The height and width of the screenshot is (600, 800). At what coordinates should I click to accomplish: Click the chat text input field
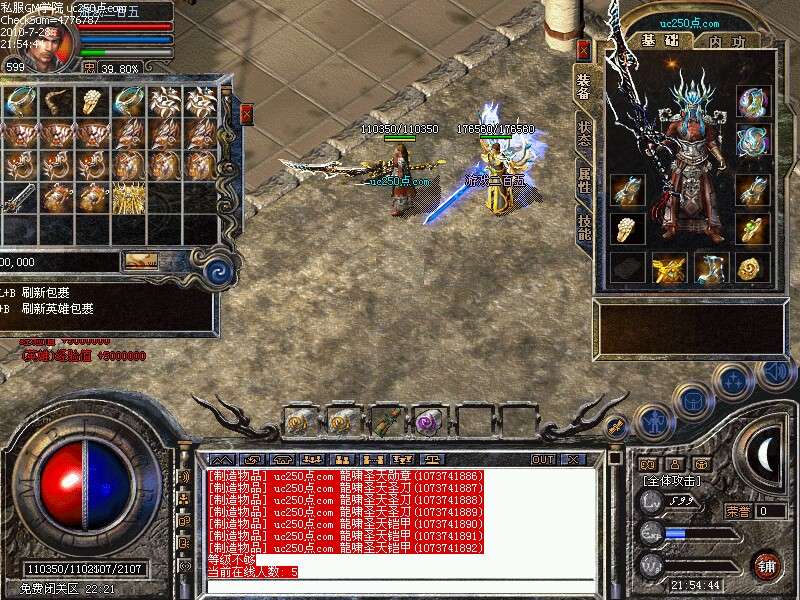[400, 585]
